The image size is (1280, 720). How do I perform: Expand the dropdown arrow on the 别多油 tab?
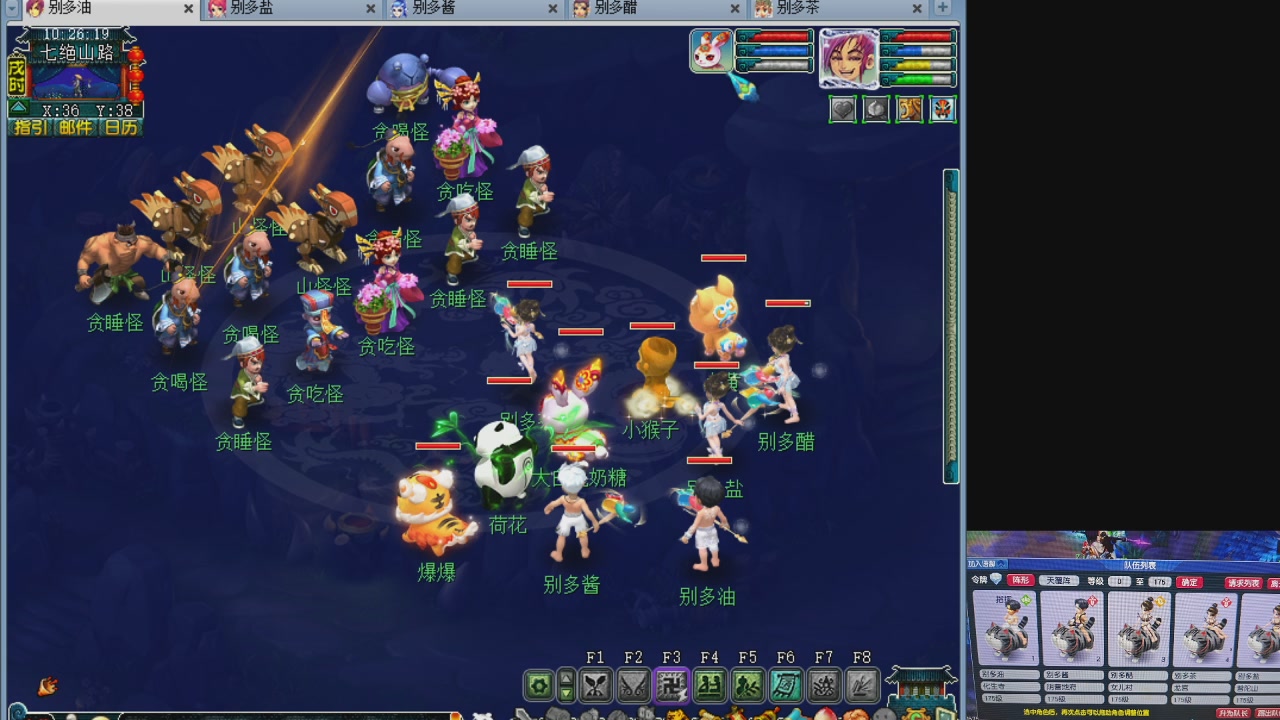11,7
